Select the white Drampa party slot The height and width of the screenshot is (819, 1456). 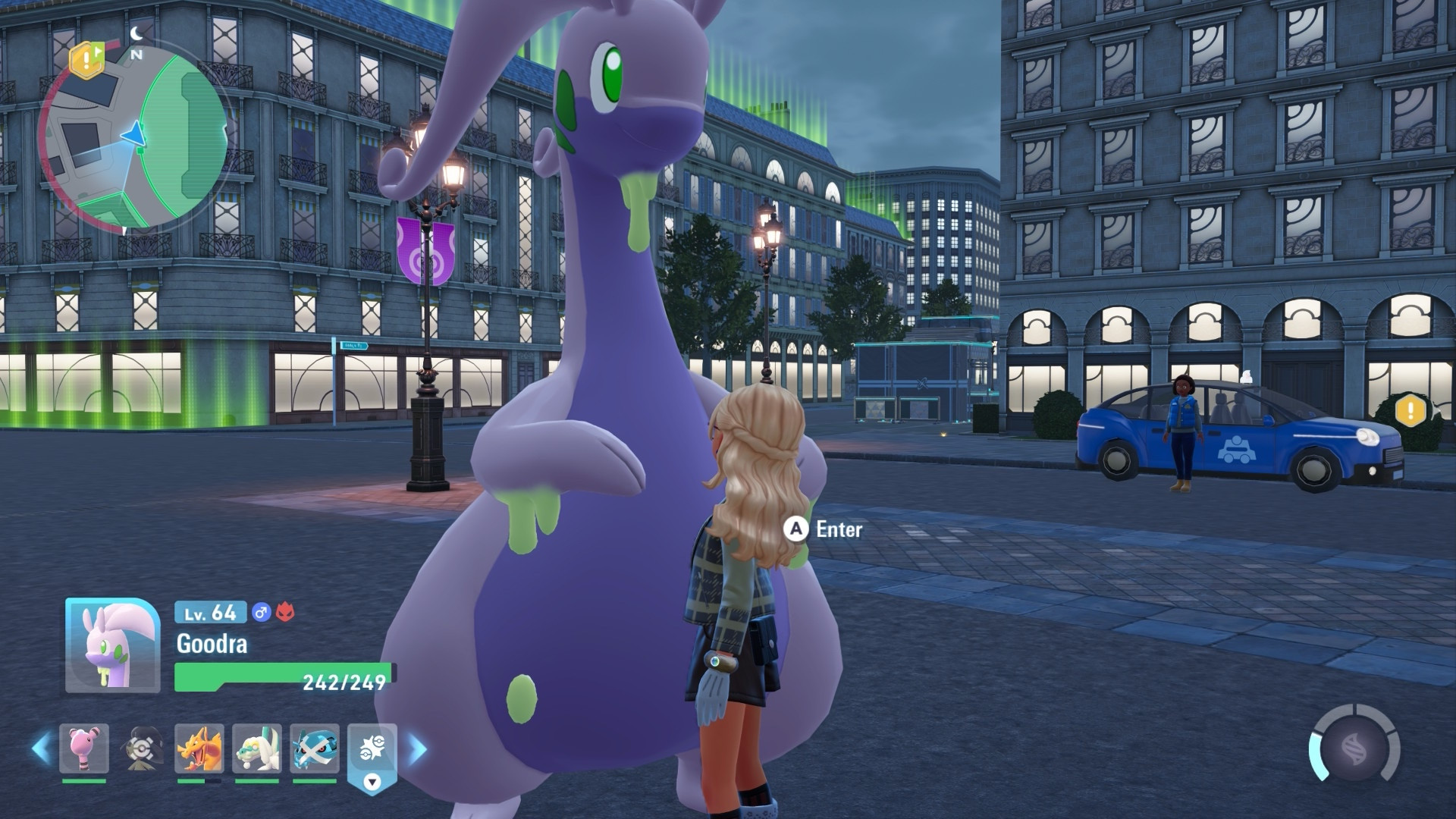click(257, 748)
